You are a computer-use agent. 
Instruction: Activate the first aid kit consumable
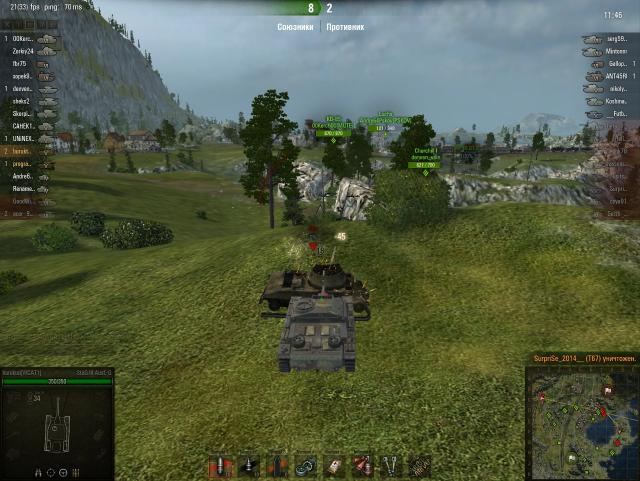[334, 466]
